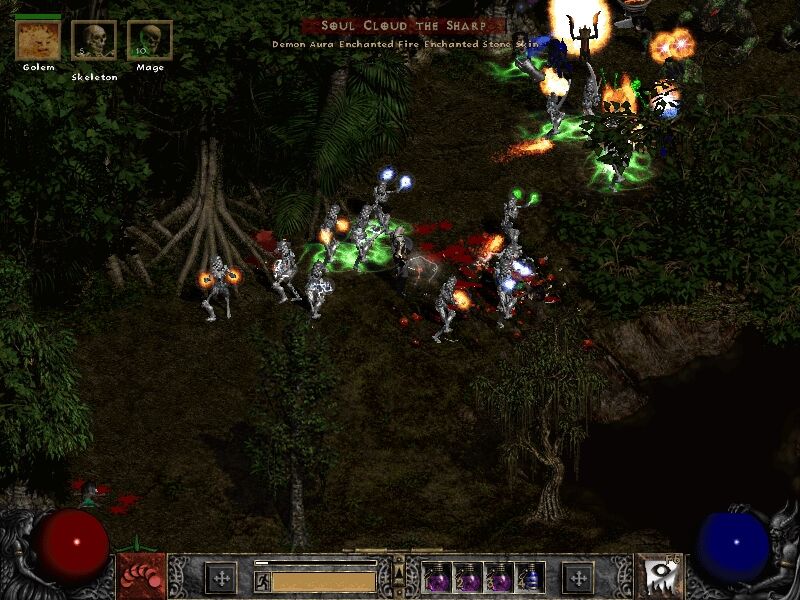Toggle the run/walk button
800x600 pixels.
coord(261,579)
